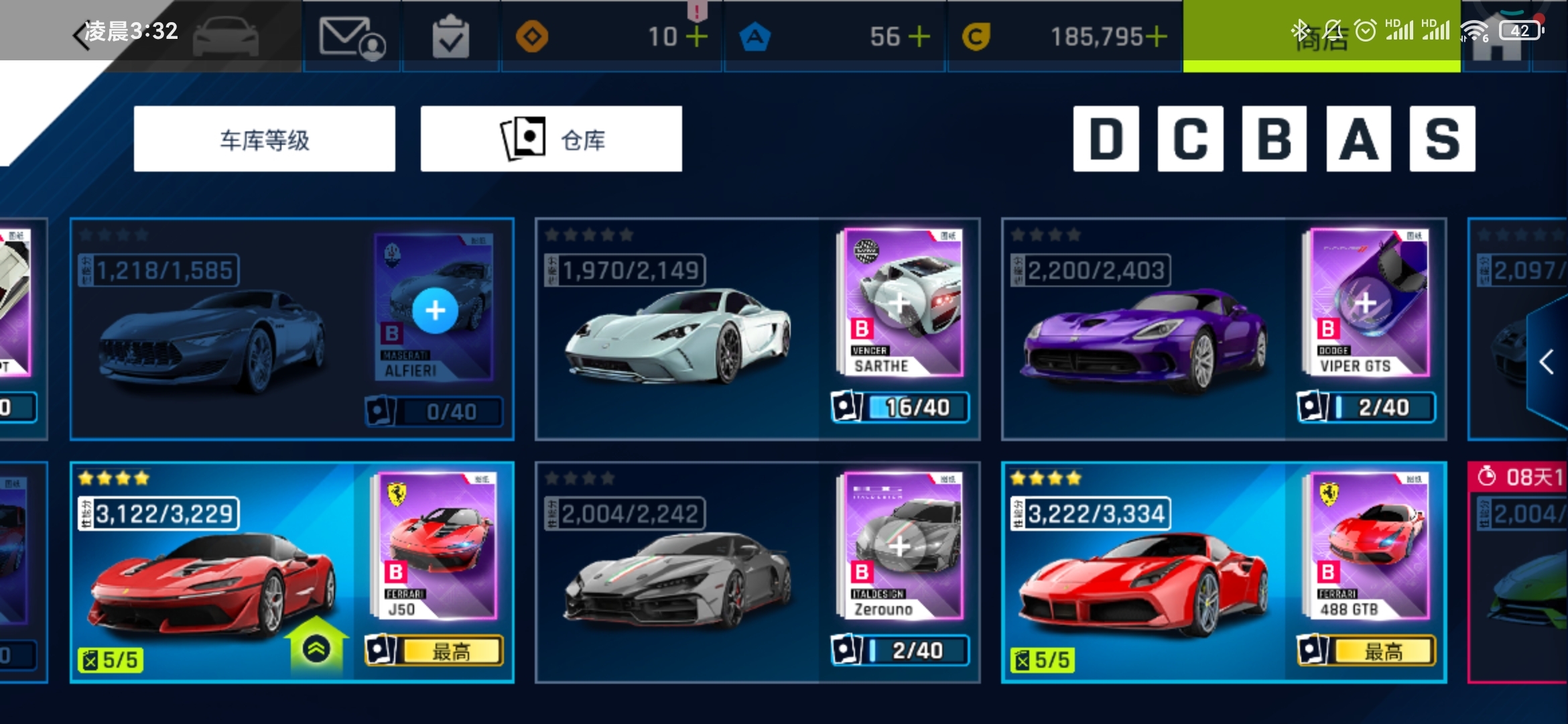Viewport: 1568px width, 724px height.
Task: Add credits next to 185,795
Action: [1157, 37]
